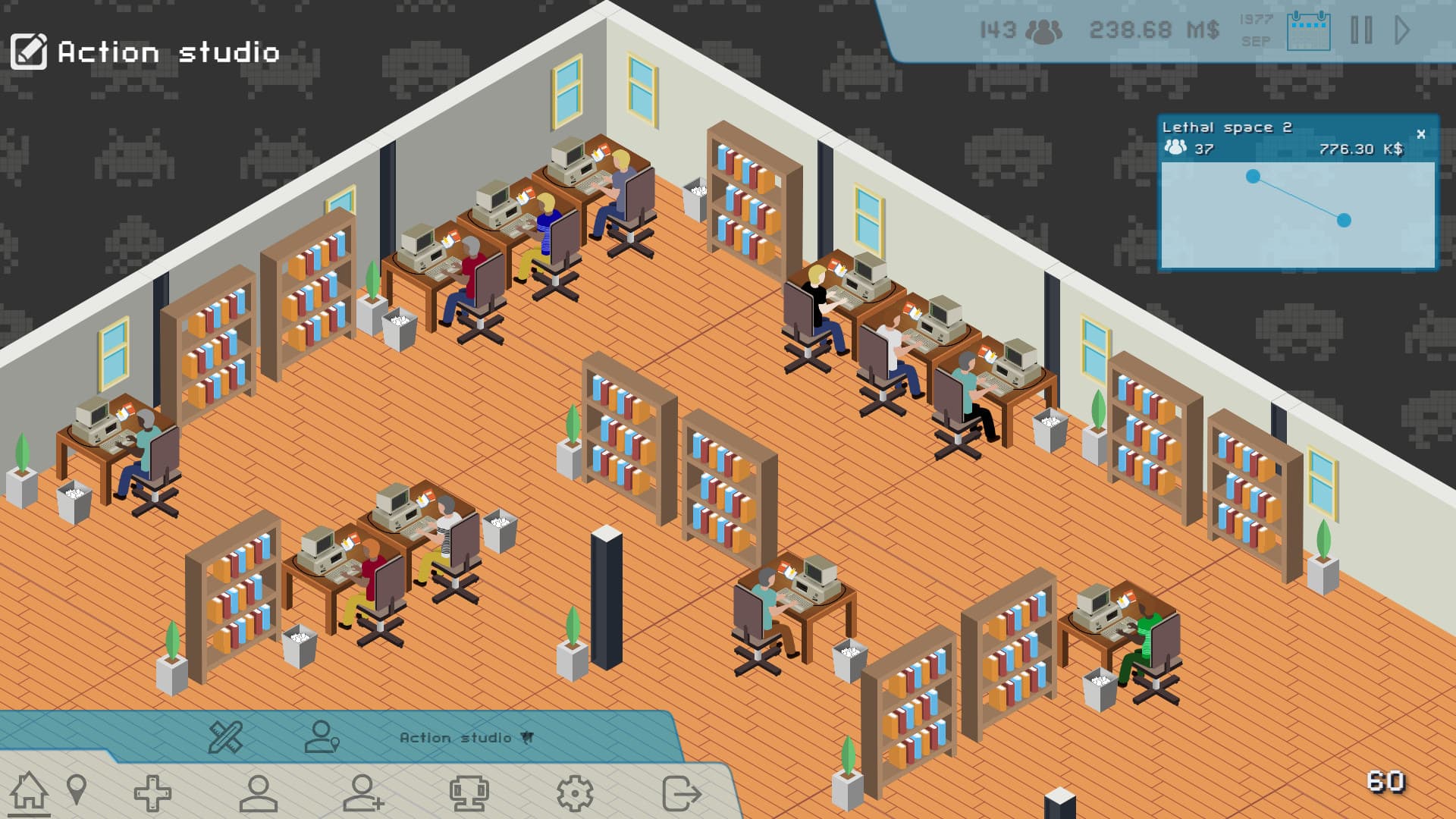Screen dimensions: 1456x819
Task: Select the Action studio tab at the bottom
Action: (x=453, y=736)
